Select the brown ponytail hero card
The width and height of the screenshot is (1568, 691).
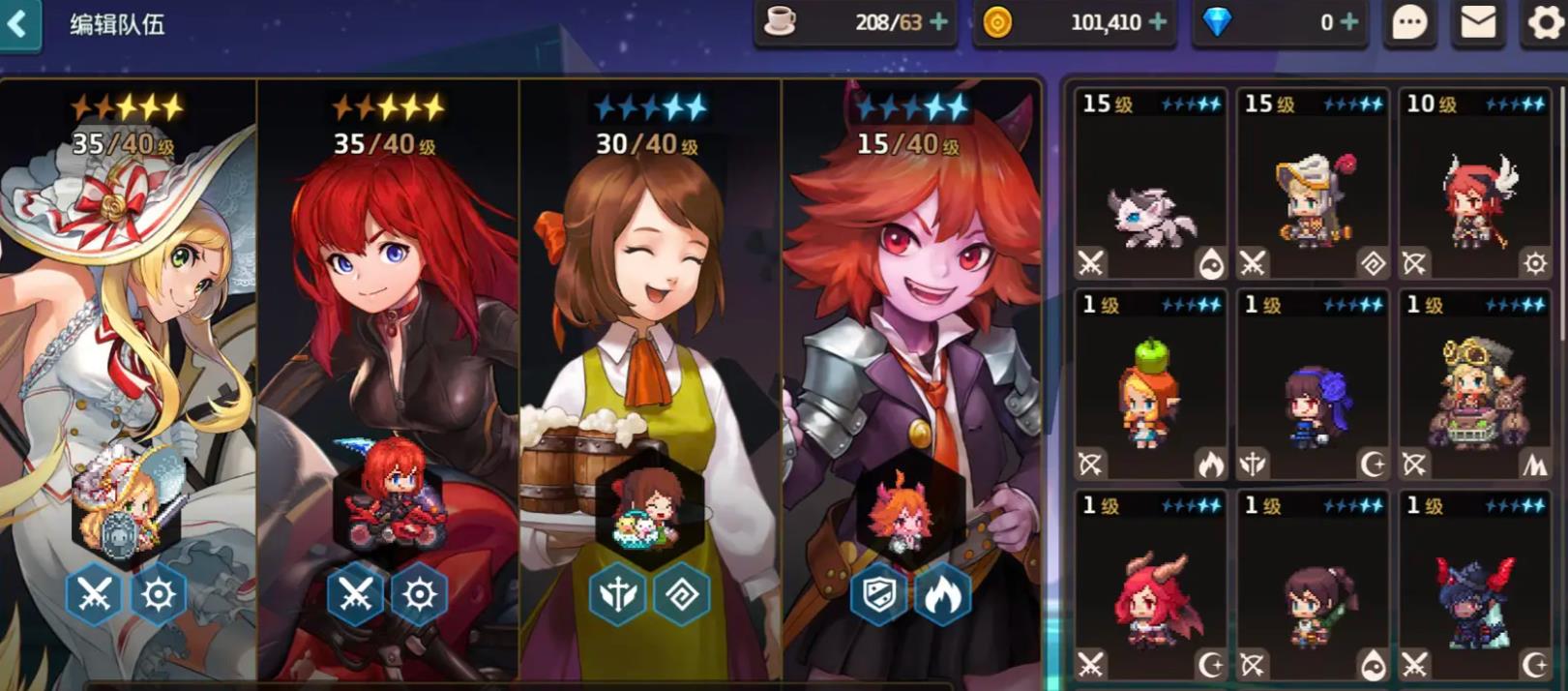pos(1313,586)
